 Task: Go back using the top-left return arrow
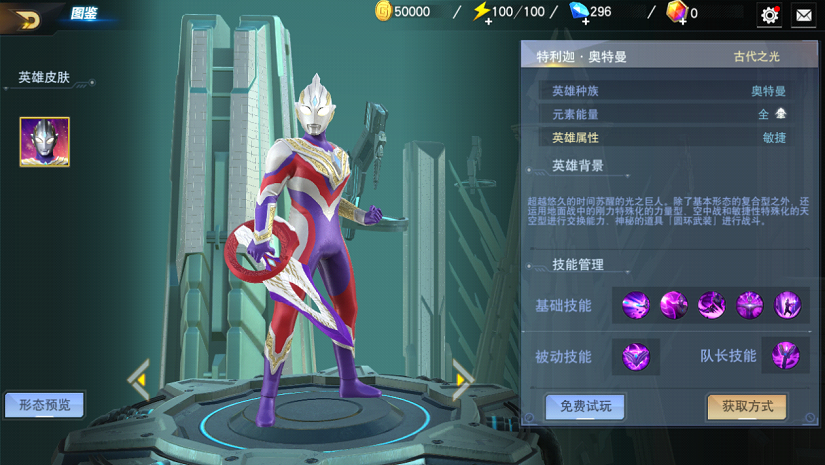tap(27, 18)
